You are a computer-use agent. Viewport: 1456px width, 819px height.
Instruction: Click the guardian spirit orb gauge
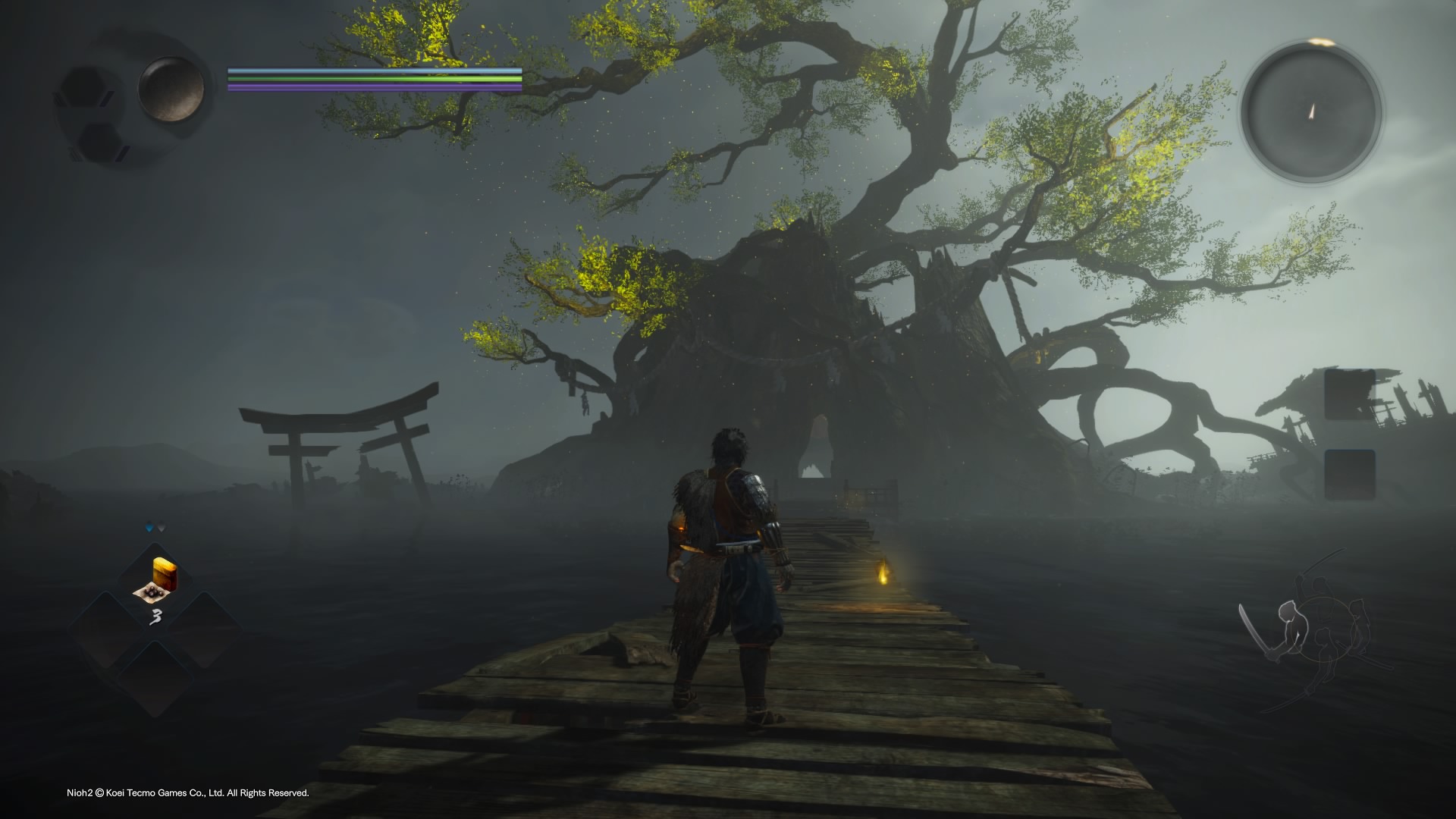pyautogui.click(x=171, y=89)
